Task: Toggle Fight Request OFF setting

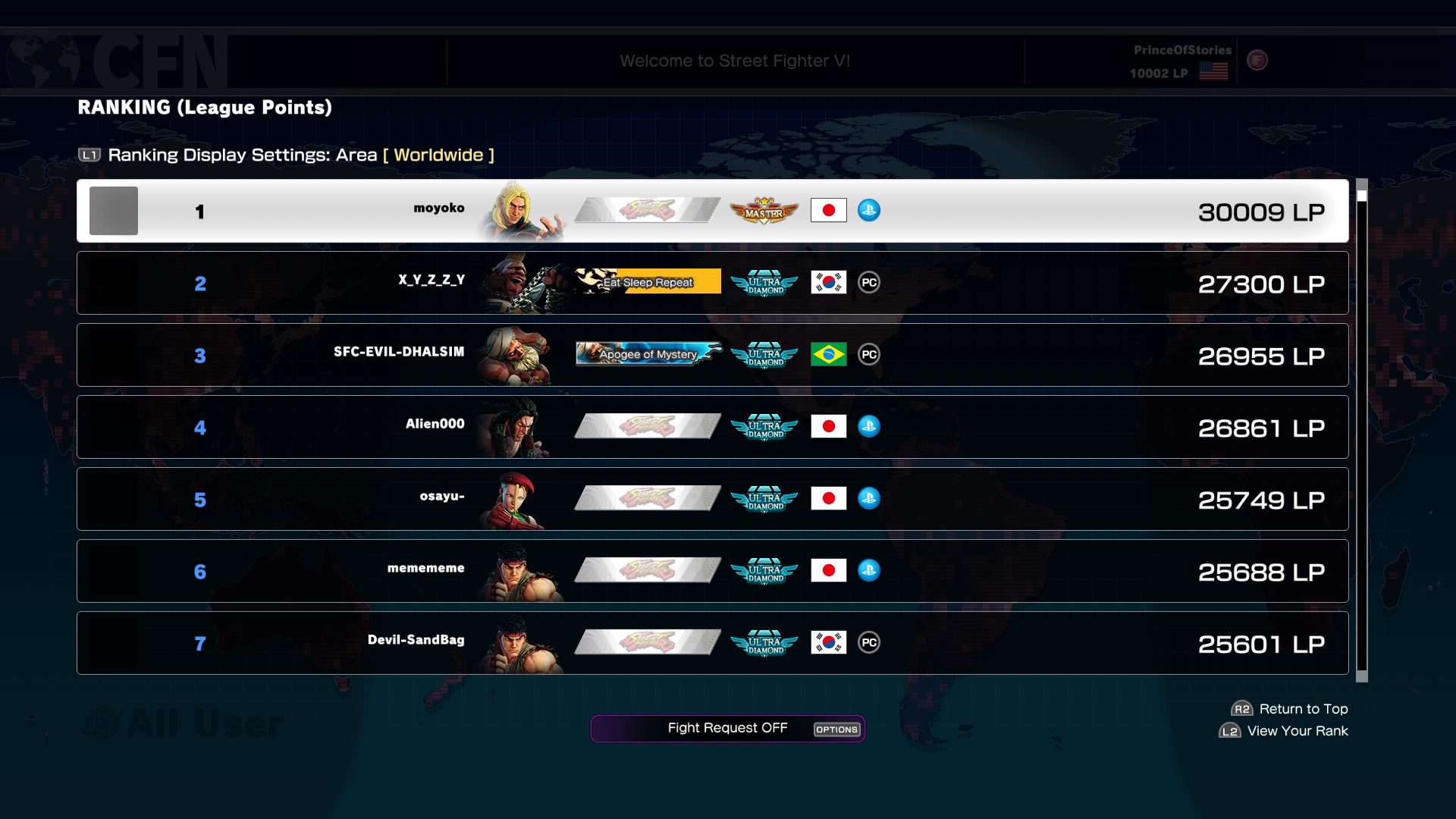Action: tap(726, 728)
